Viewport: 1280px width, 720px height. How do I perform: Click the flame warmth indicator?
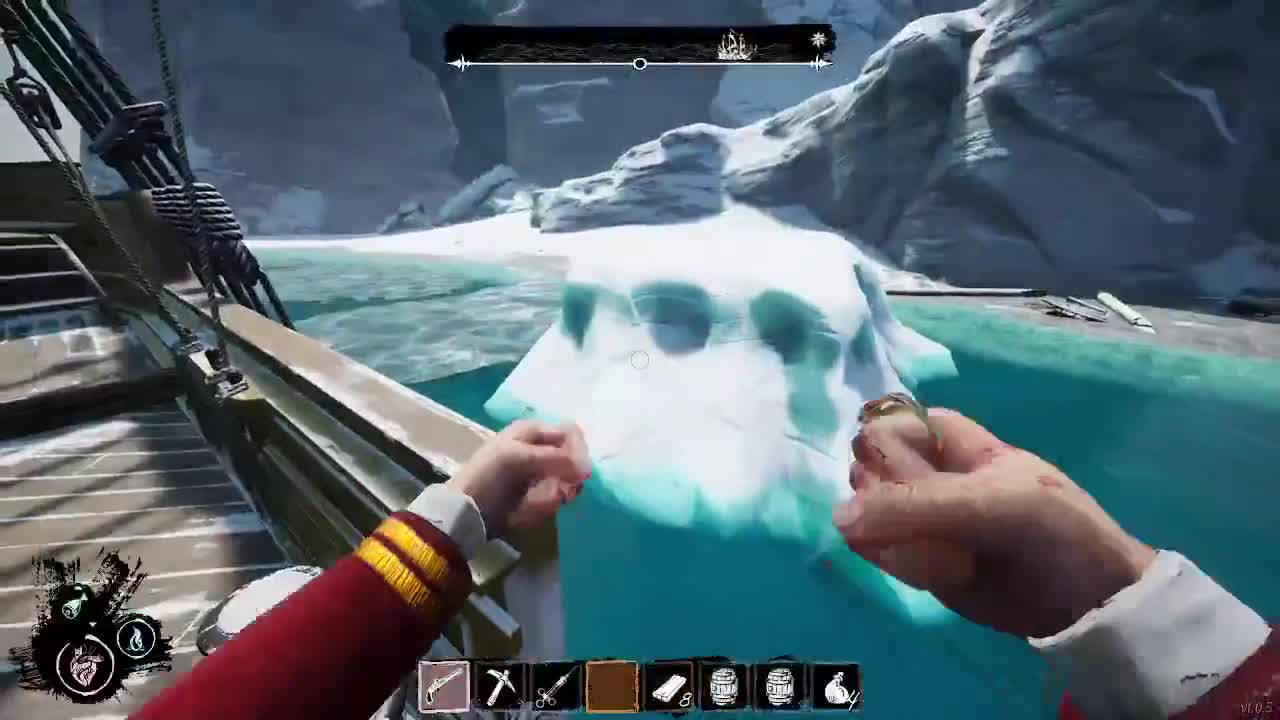tap(137, 638)
